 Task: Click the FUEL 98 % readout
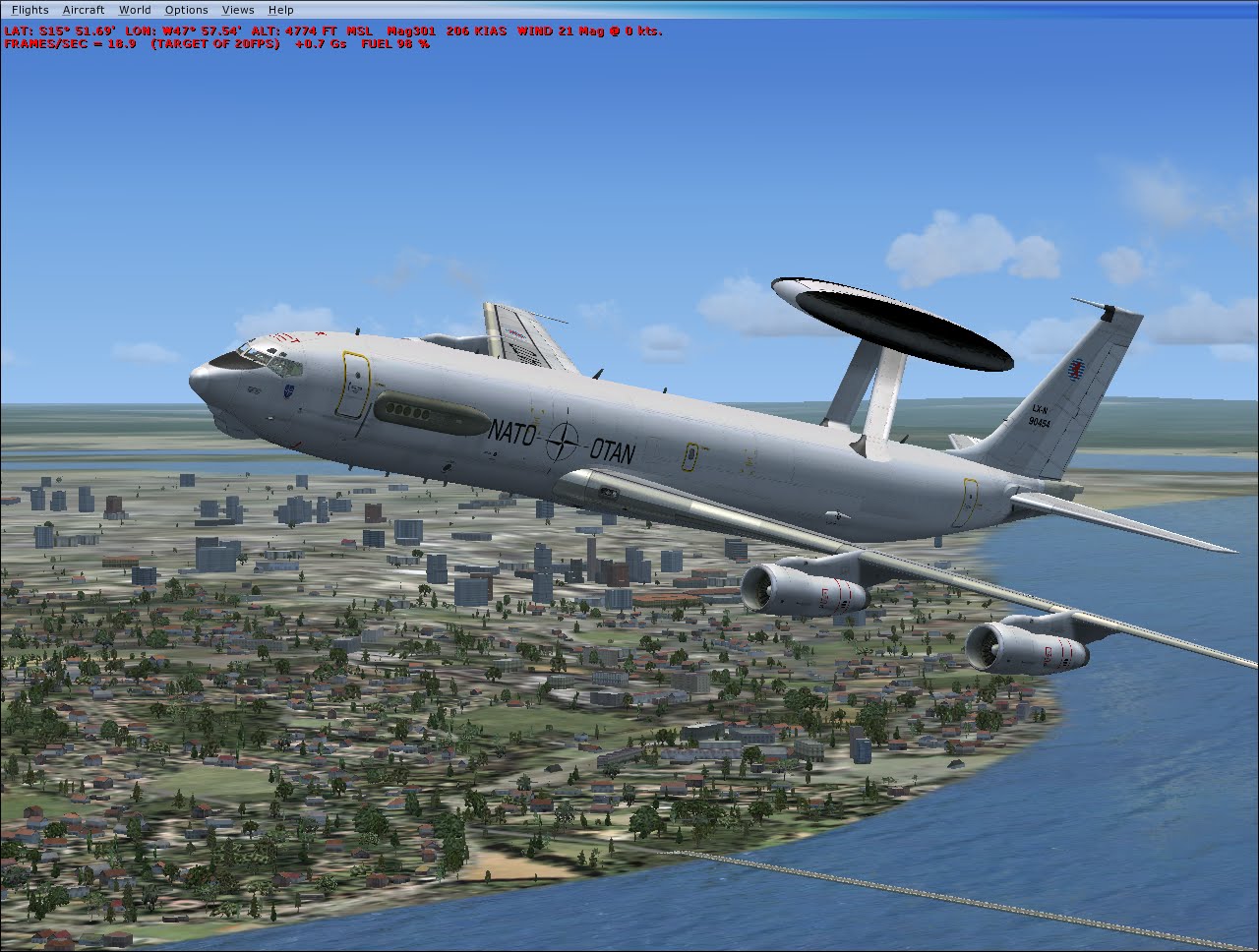(x=393, y=44)
